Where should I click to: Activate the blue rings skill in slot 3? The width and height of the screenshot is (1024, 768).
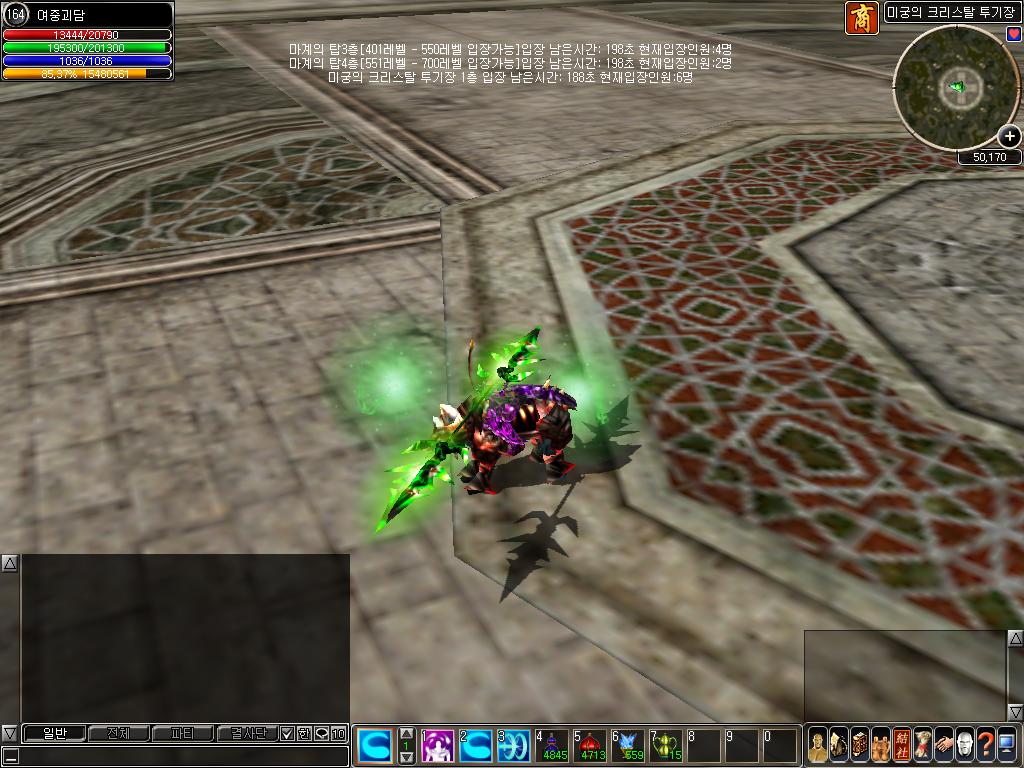(x=514, y=746)
